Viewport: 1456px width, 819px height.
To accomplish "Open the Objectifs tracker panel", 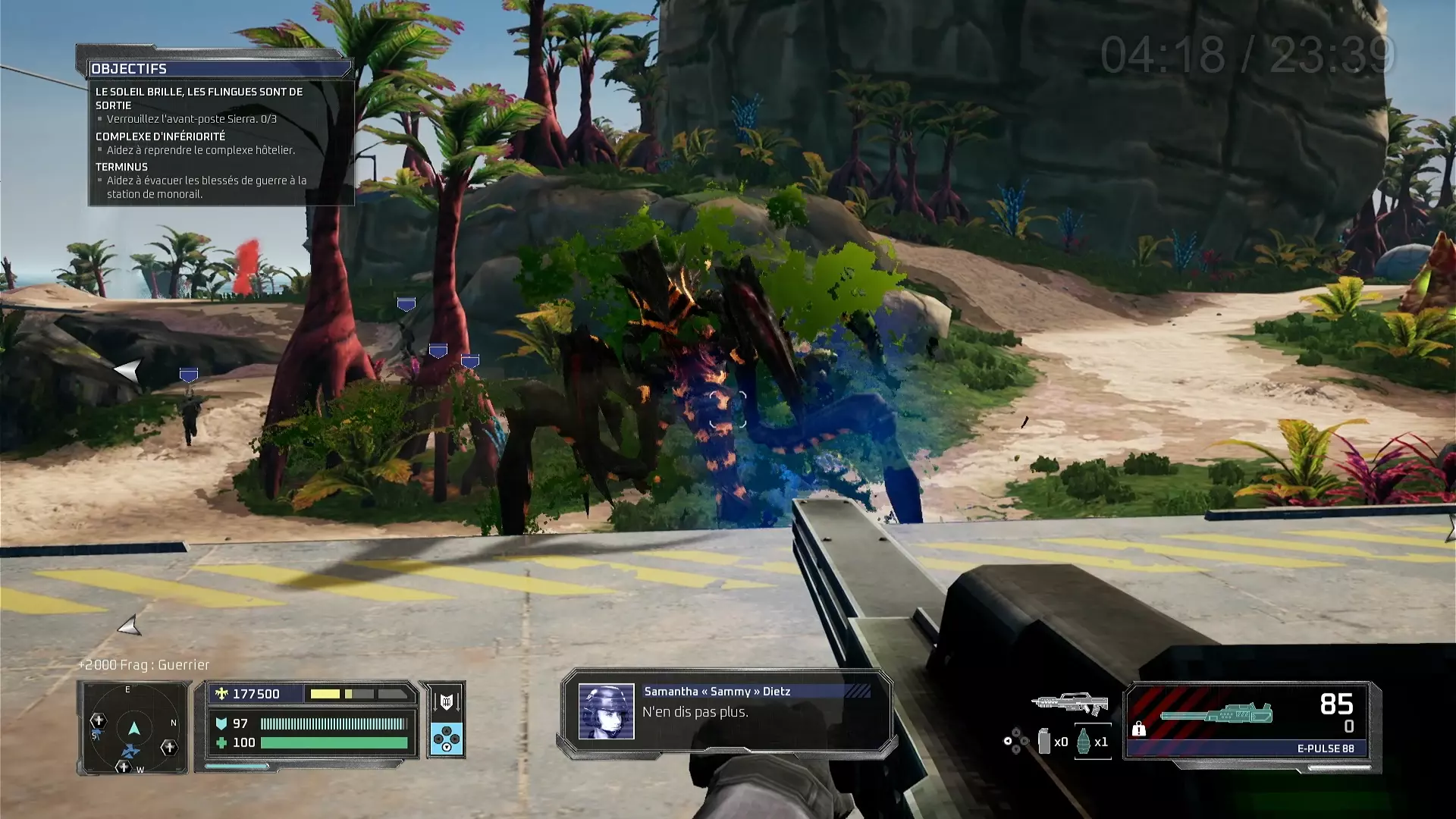I will (129, 69).
